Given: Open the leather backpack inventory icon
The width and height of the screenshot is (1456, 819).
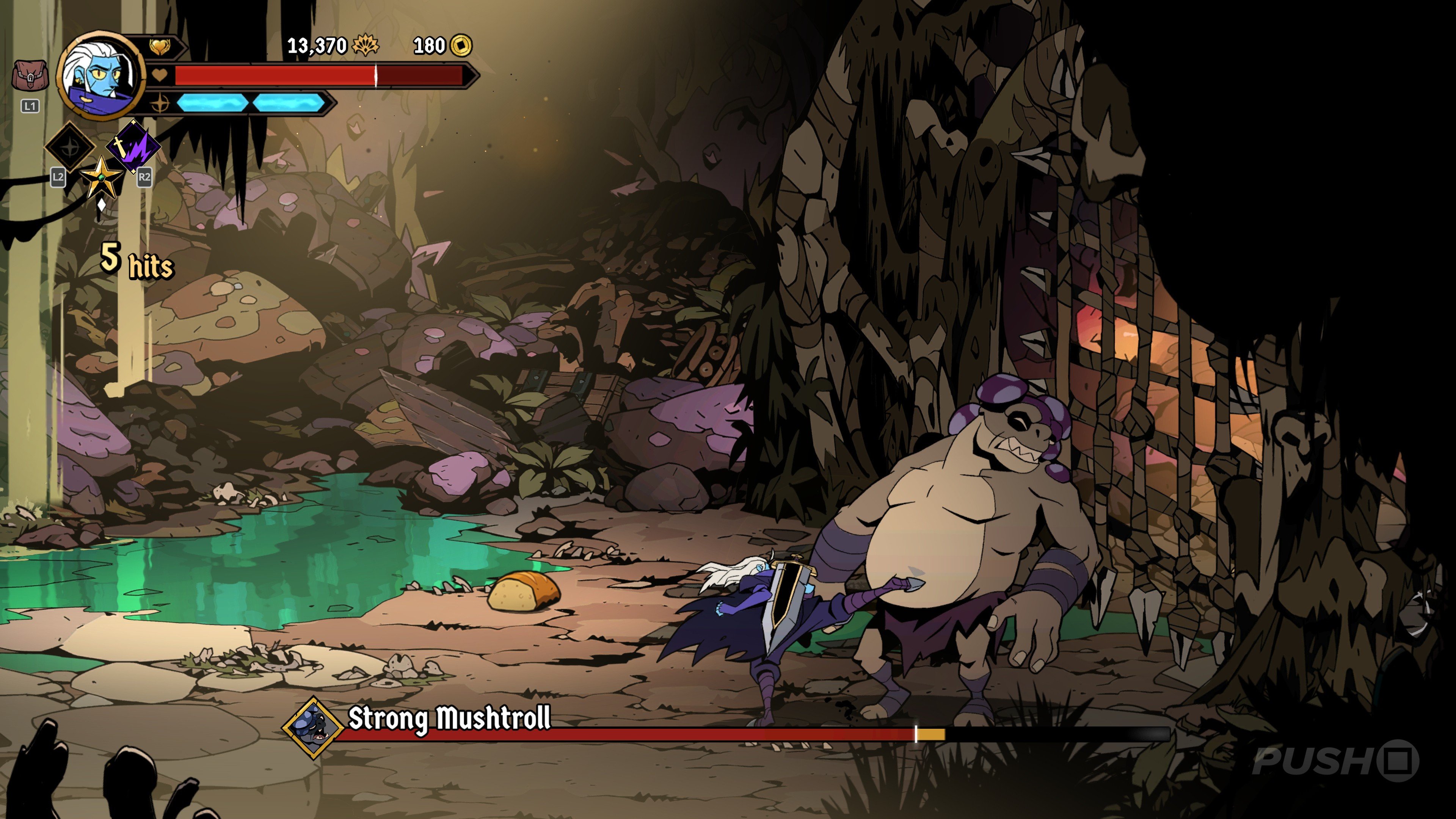Looking at the screenshot, I should 30,76.
